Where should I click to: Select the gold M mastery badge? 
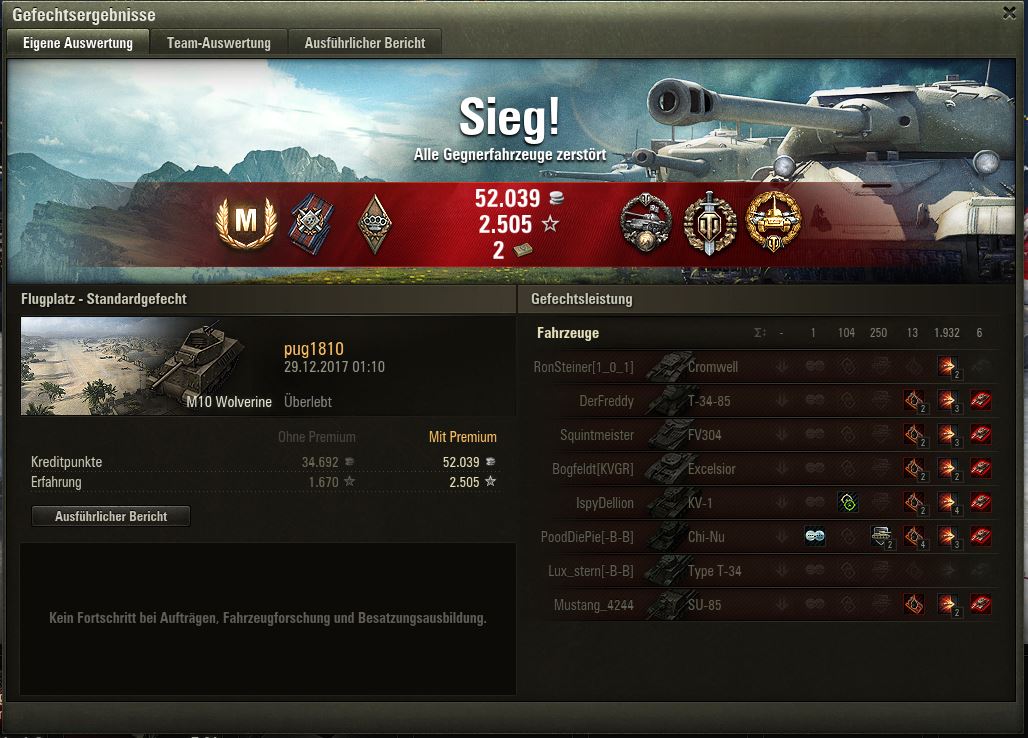click(x=245, y=222)
